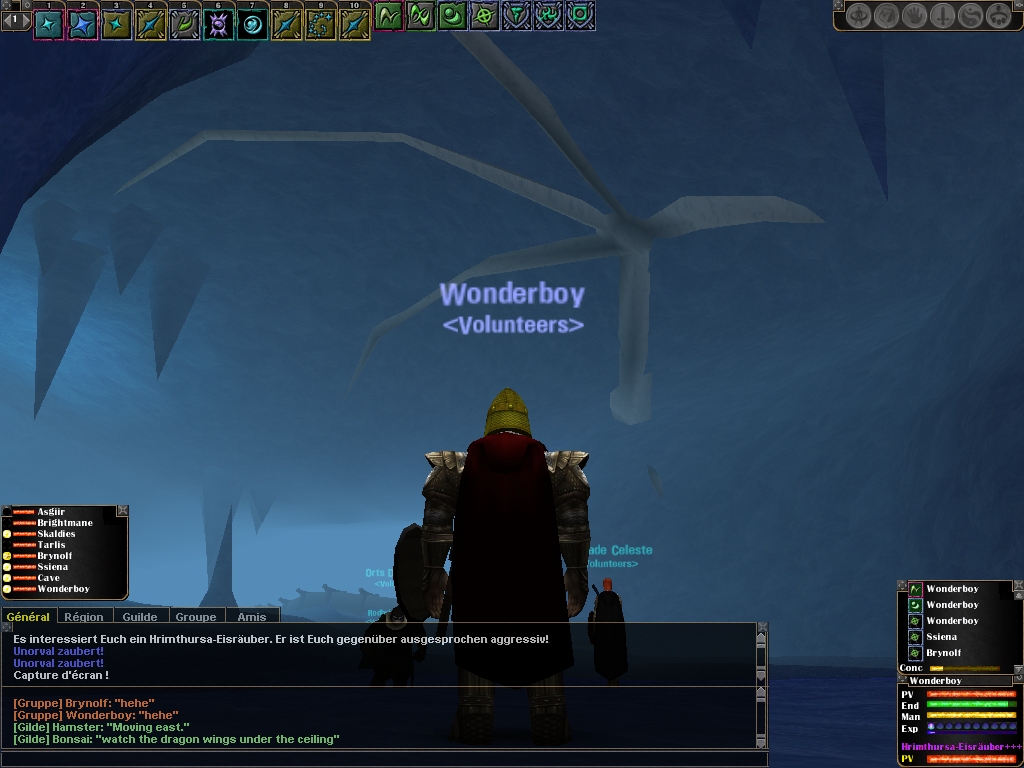This screenshot has height=768, width=1024.
Task: Activate hotbar slot 6 purple creature spell
Action: click(219, 24)
